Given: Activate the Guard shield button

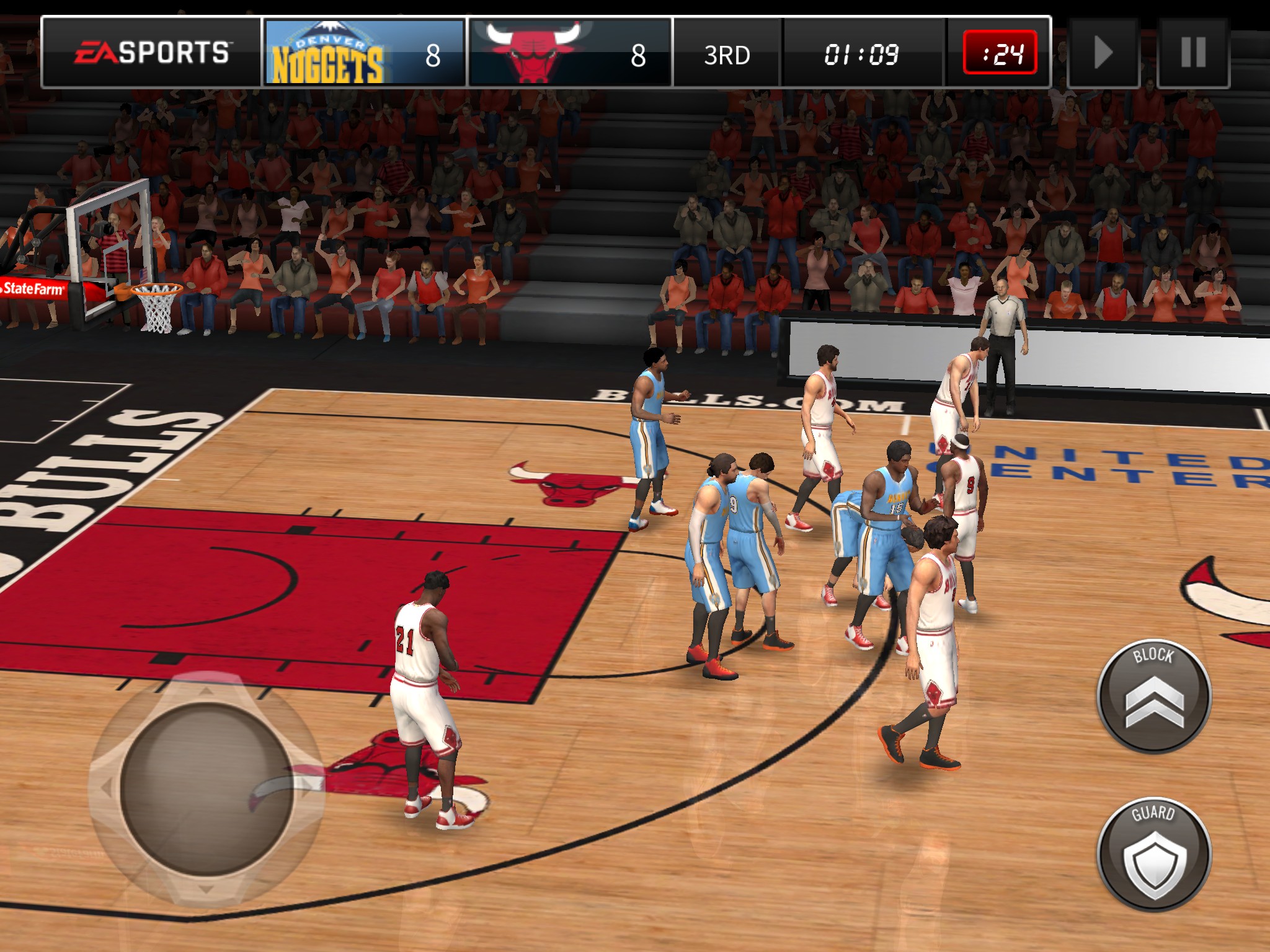Looking at the screenshot, I should [x=1153, y=854].
